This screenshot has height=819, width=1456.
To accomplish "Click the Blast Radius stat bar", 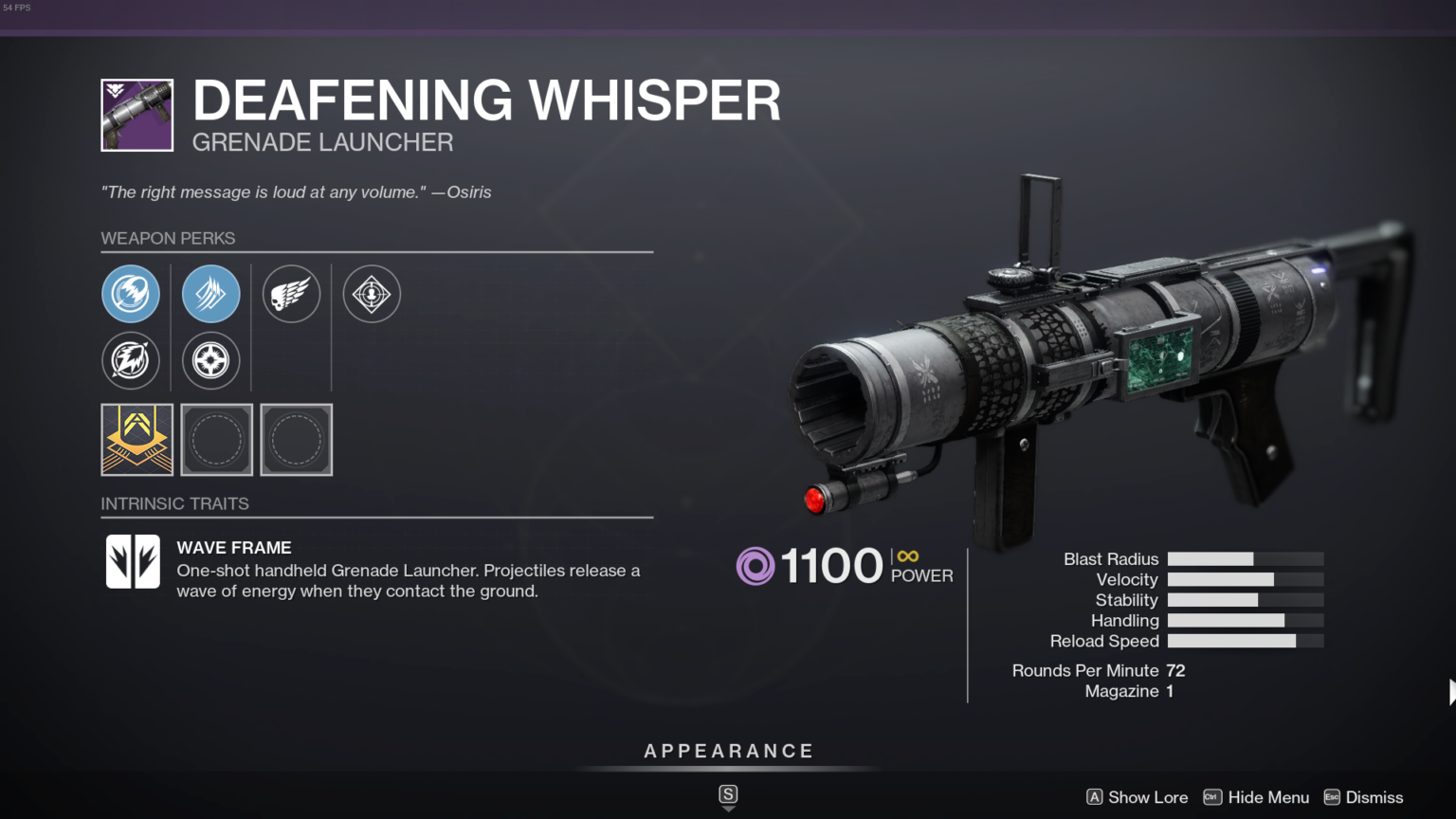I will (x=1246, y=558).
